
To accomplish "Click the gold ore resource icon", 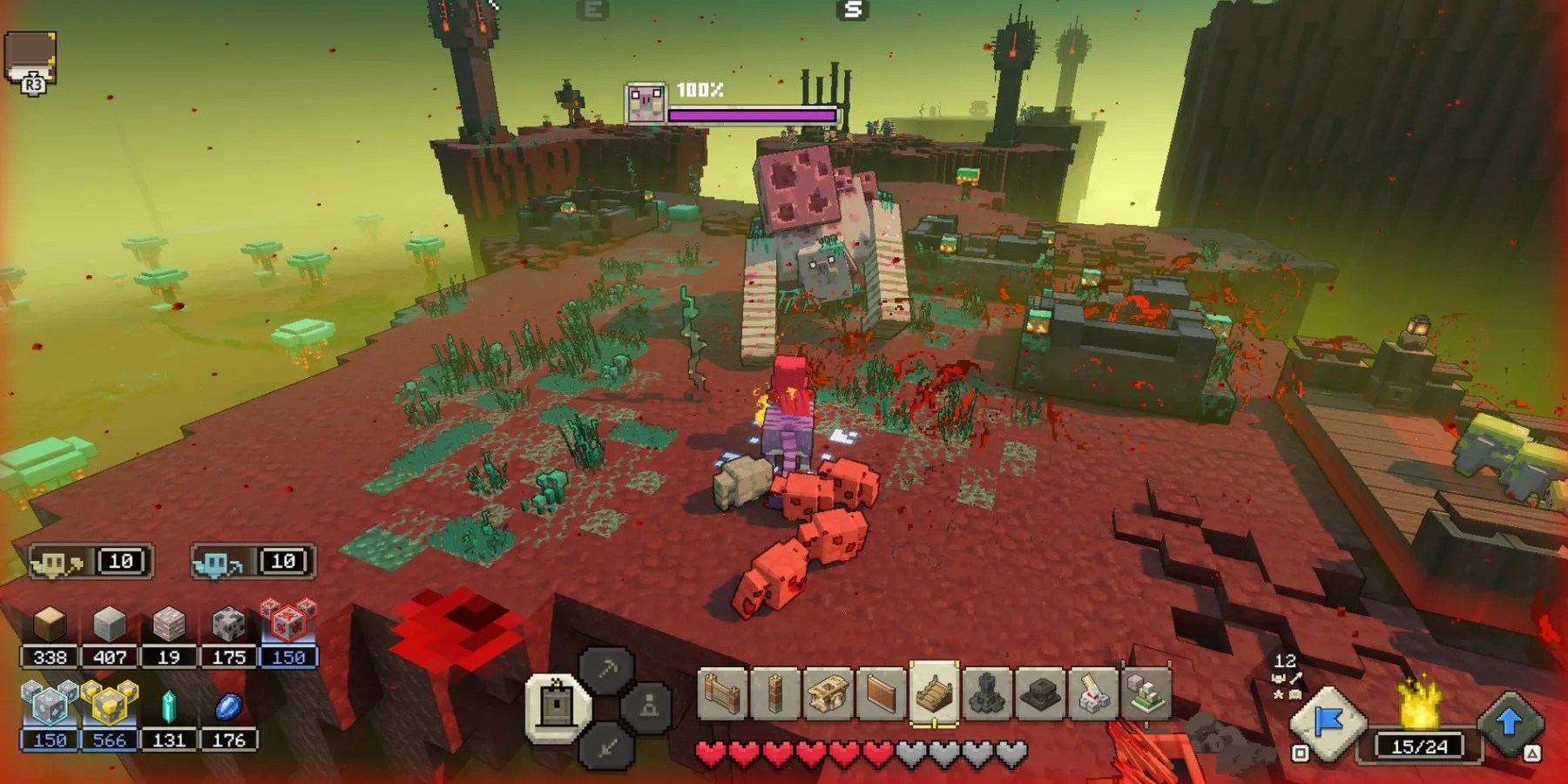I will [x=110, y=706].
